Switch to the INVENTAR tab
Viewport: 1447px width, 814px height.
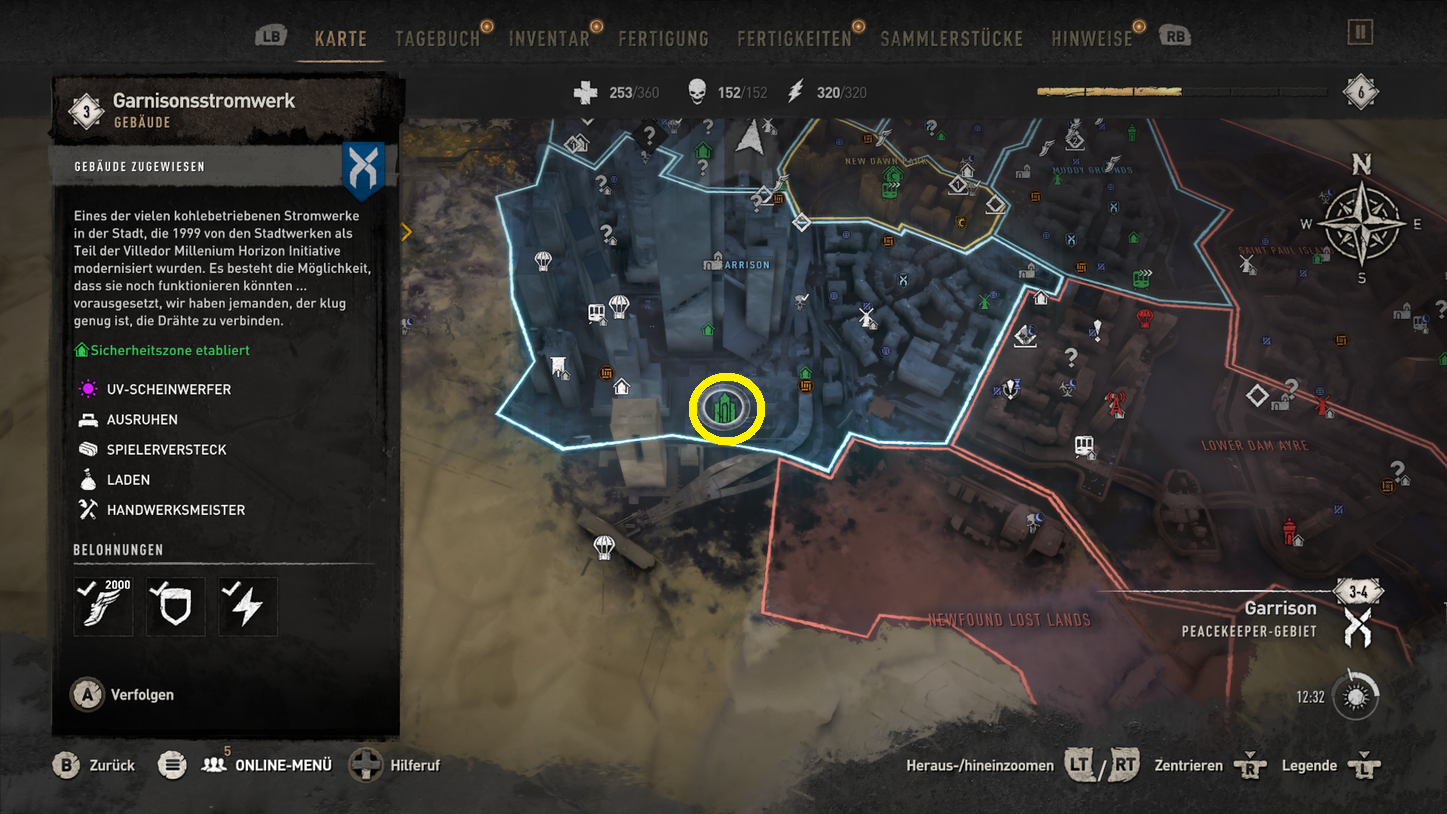pyautogui.click(x=551, y=38)
